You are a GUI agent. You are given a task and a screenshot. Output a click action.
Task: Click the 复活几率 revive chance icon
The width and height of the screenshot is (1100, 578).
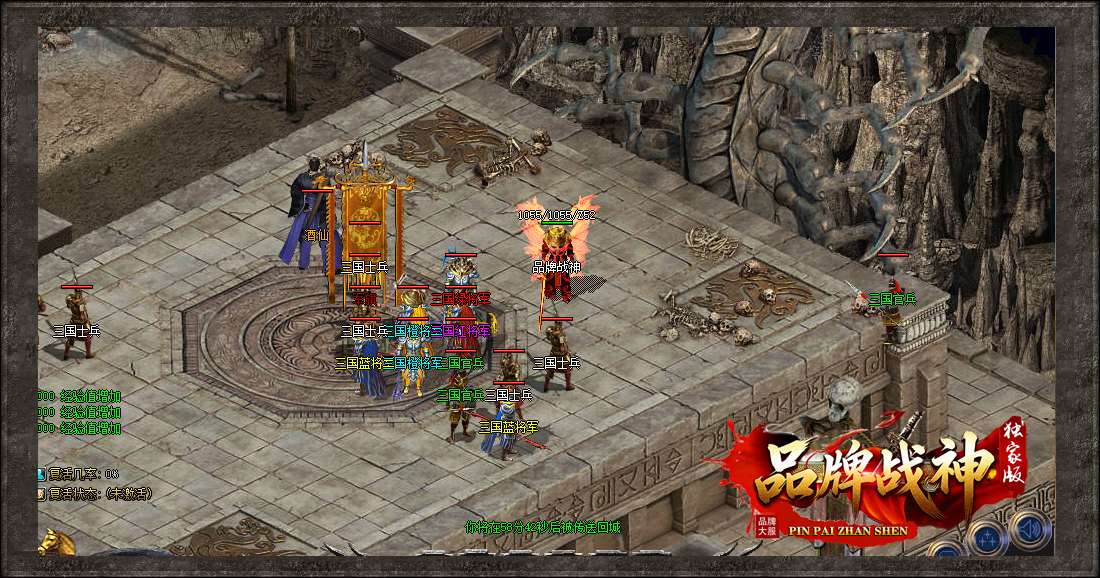(41, 474)
